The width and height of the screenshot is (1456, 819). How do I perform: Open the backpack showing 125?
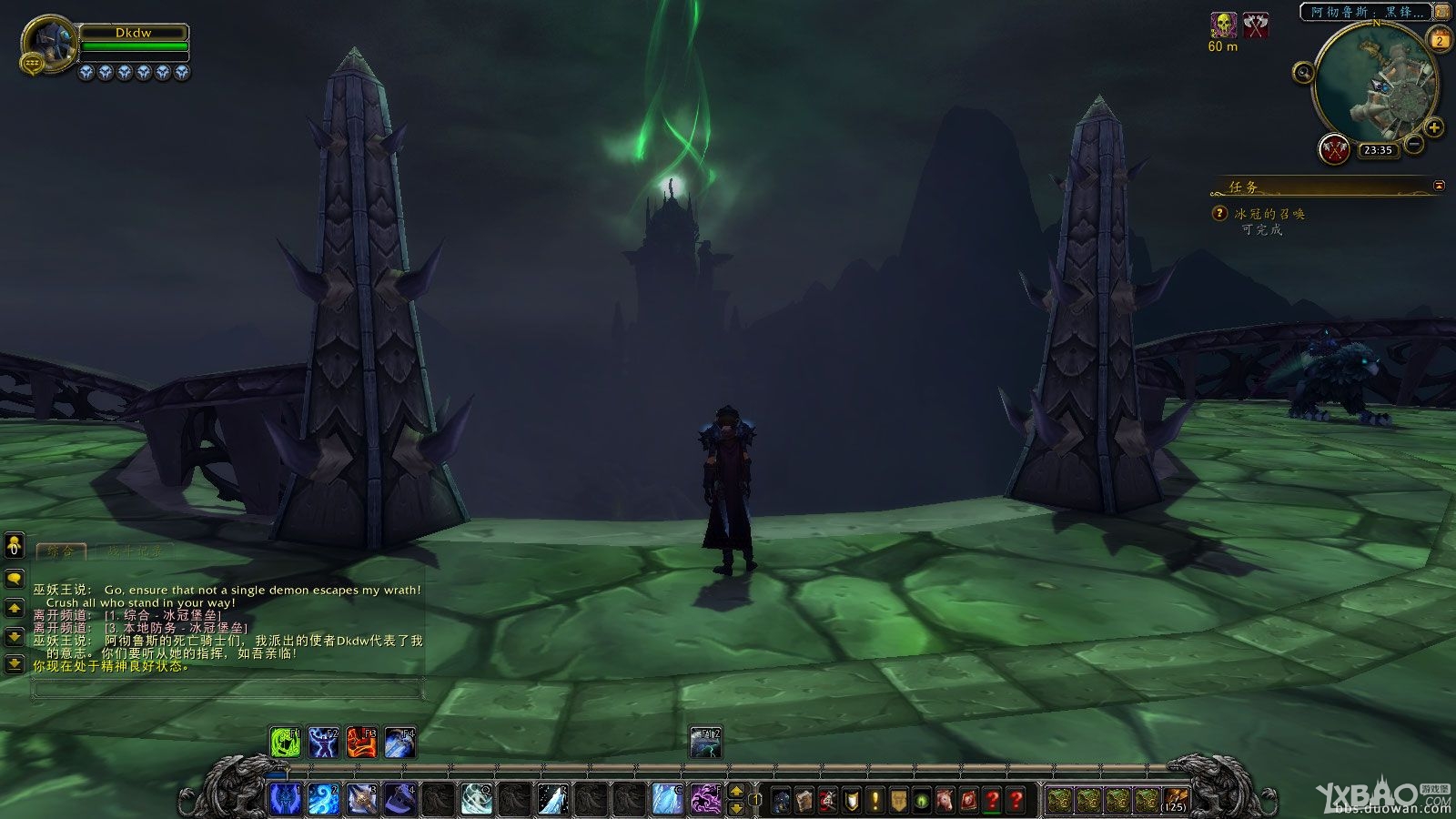(1176, 800)
